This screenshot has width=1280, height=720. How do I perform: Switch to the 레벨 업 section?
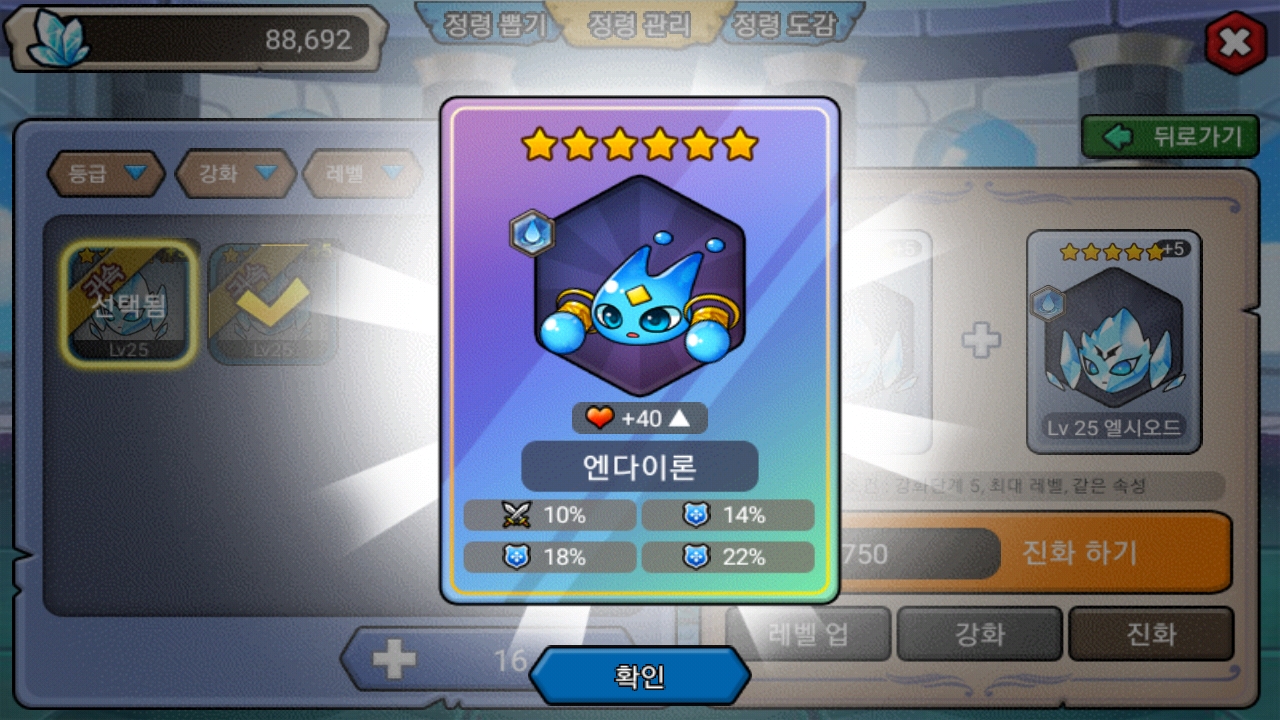(x=808, y=634)
